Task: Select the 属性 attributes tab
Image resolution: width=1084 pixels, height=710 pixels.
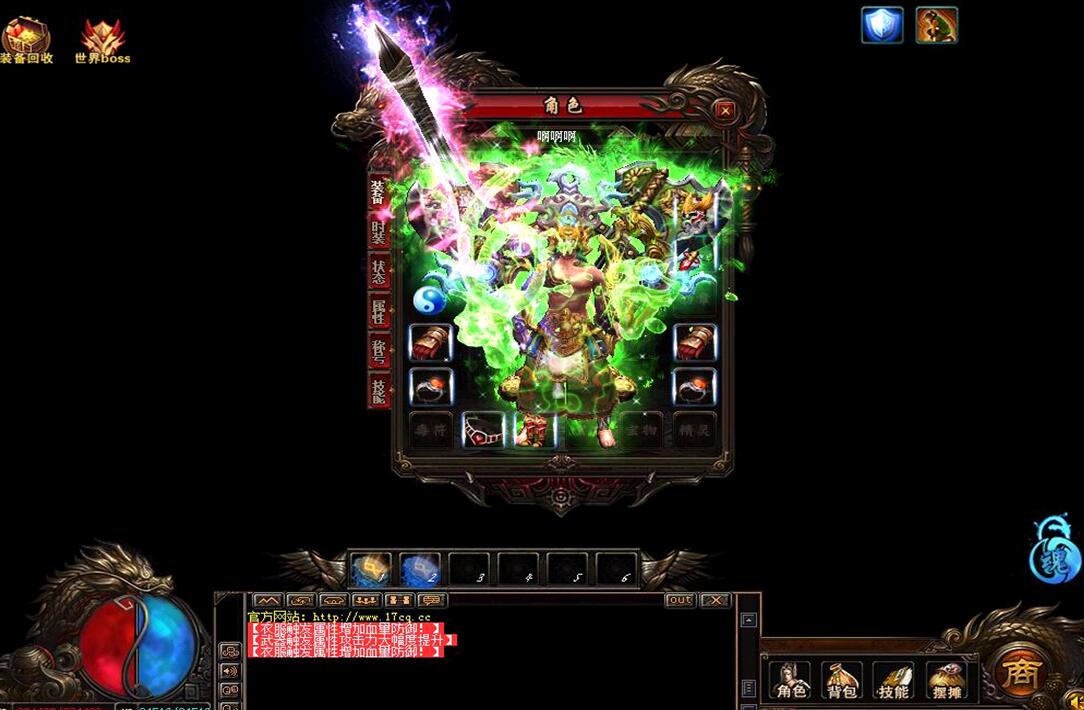Action: point(378,310)
